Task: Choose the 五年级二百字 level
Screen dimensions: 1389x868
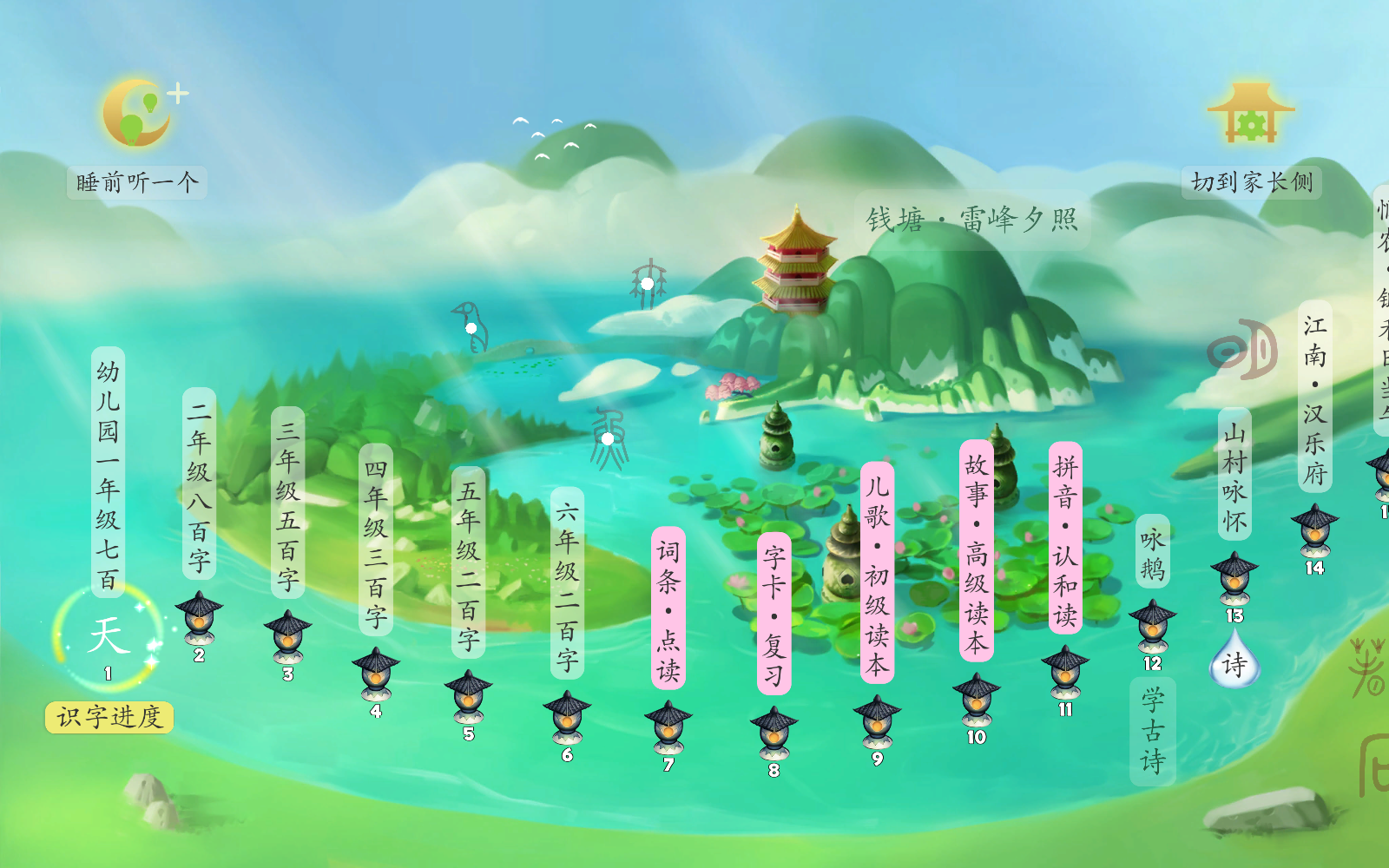Action: 468,563
